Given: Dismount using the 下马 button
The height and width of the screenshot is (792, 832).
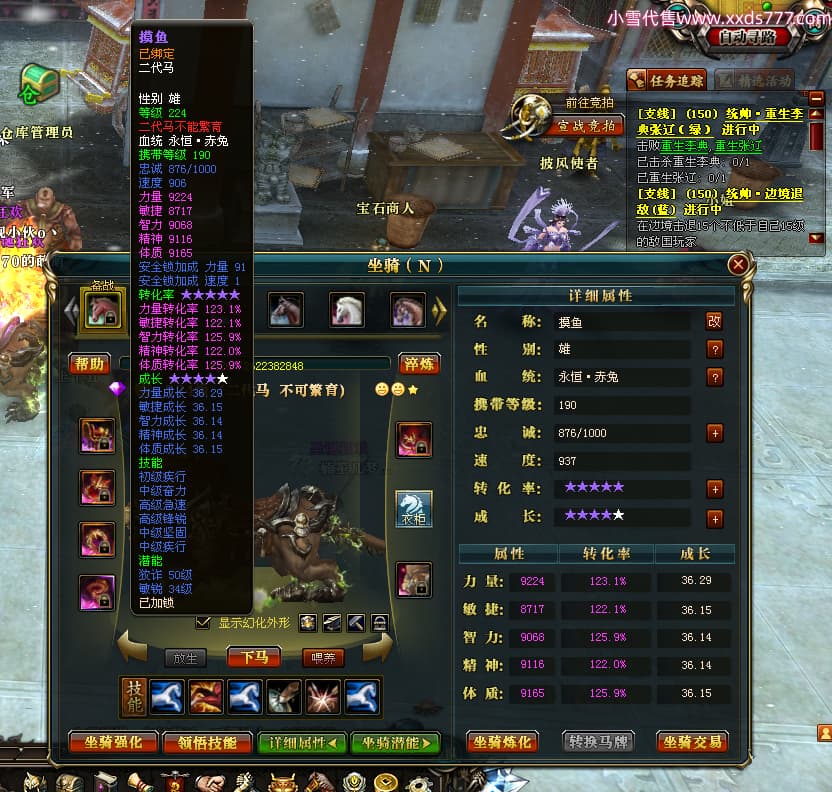Looking at the screenshot, I should (x=253, y=657).
